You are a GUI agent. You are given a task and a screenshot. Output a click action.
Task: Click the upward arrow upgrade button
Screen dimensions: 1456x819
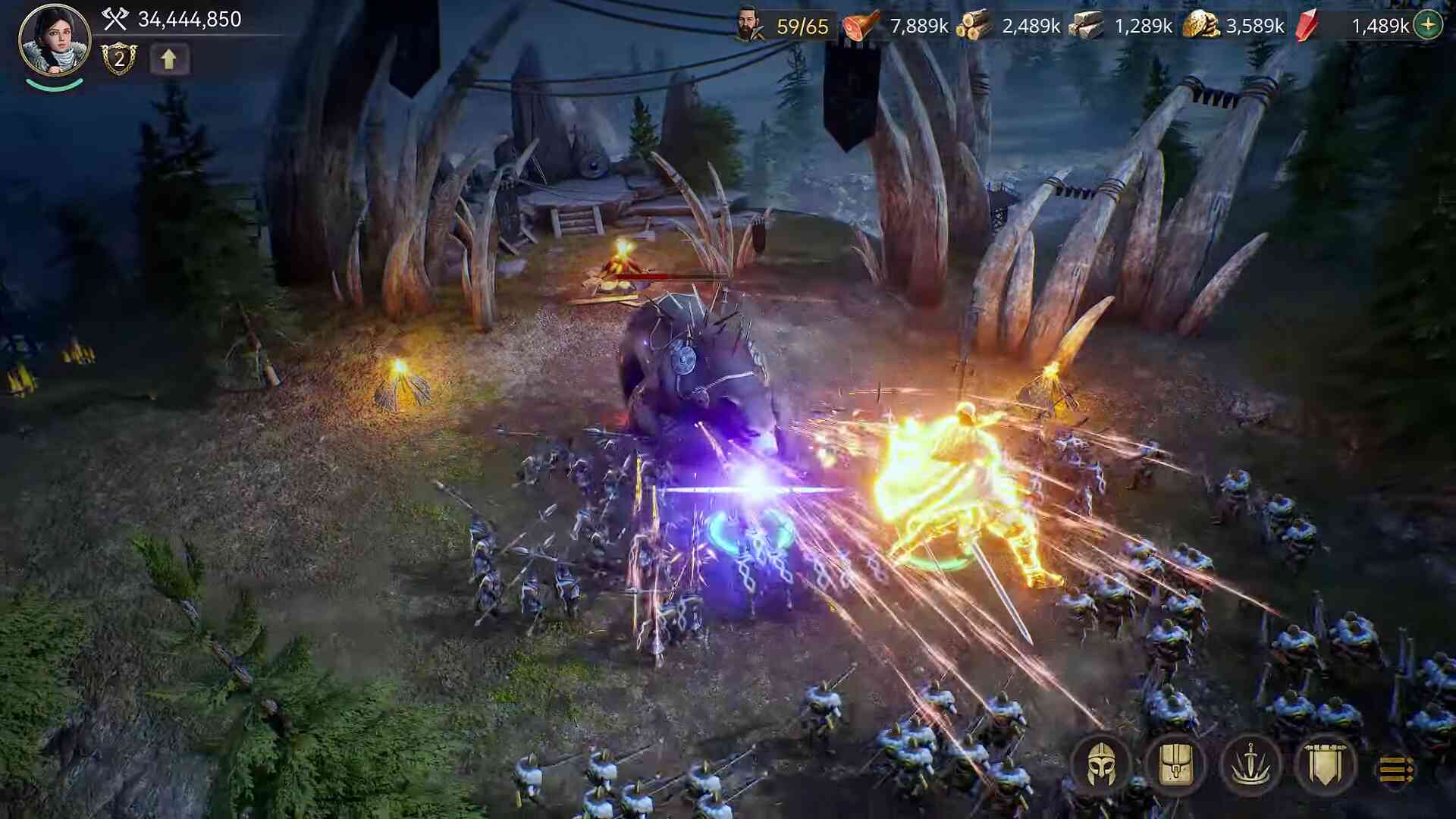tap(168, 59)
